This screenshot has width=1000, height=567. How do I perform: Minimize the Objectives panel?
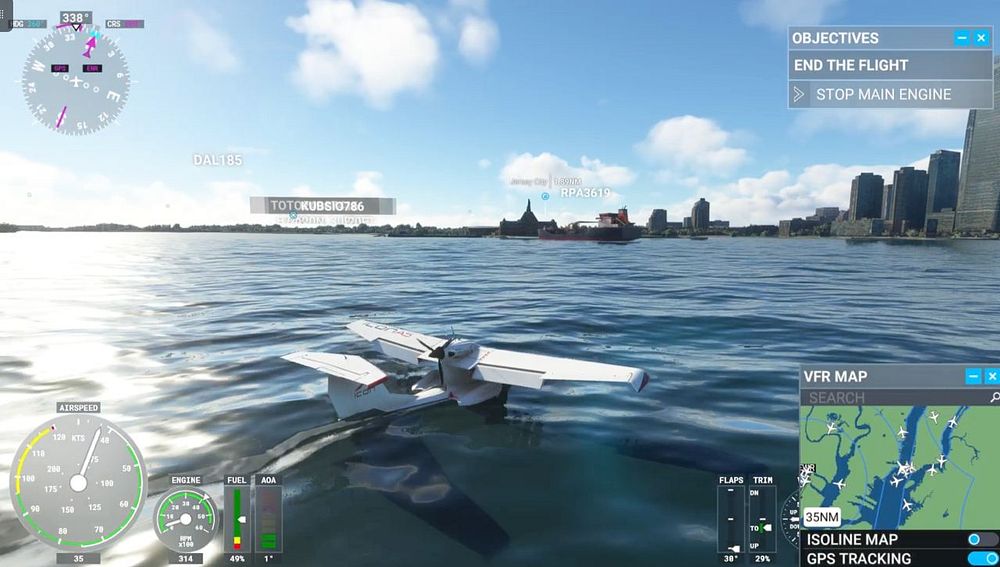(961, 38)
